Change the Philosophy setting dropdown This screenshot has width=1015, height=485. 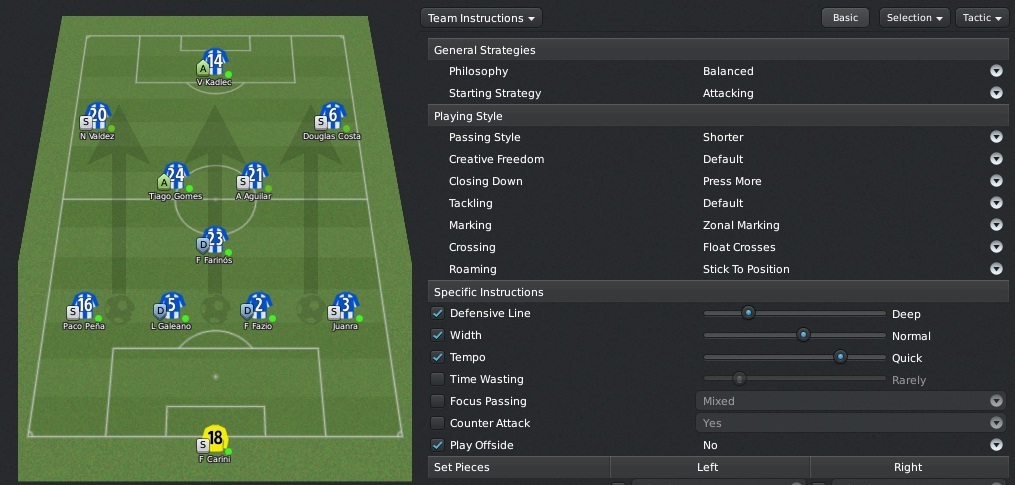click(996, 71)
